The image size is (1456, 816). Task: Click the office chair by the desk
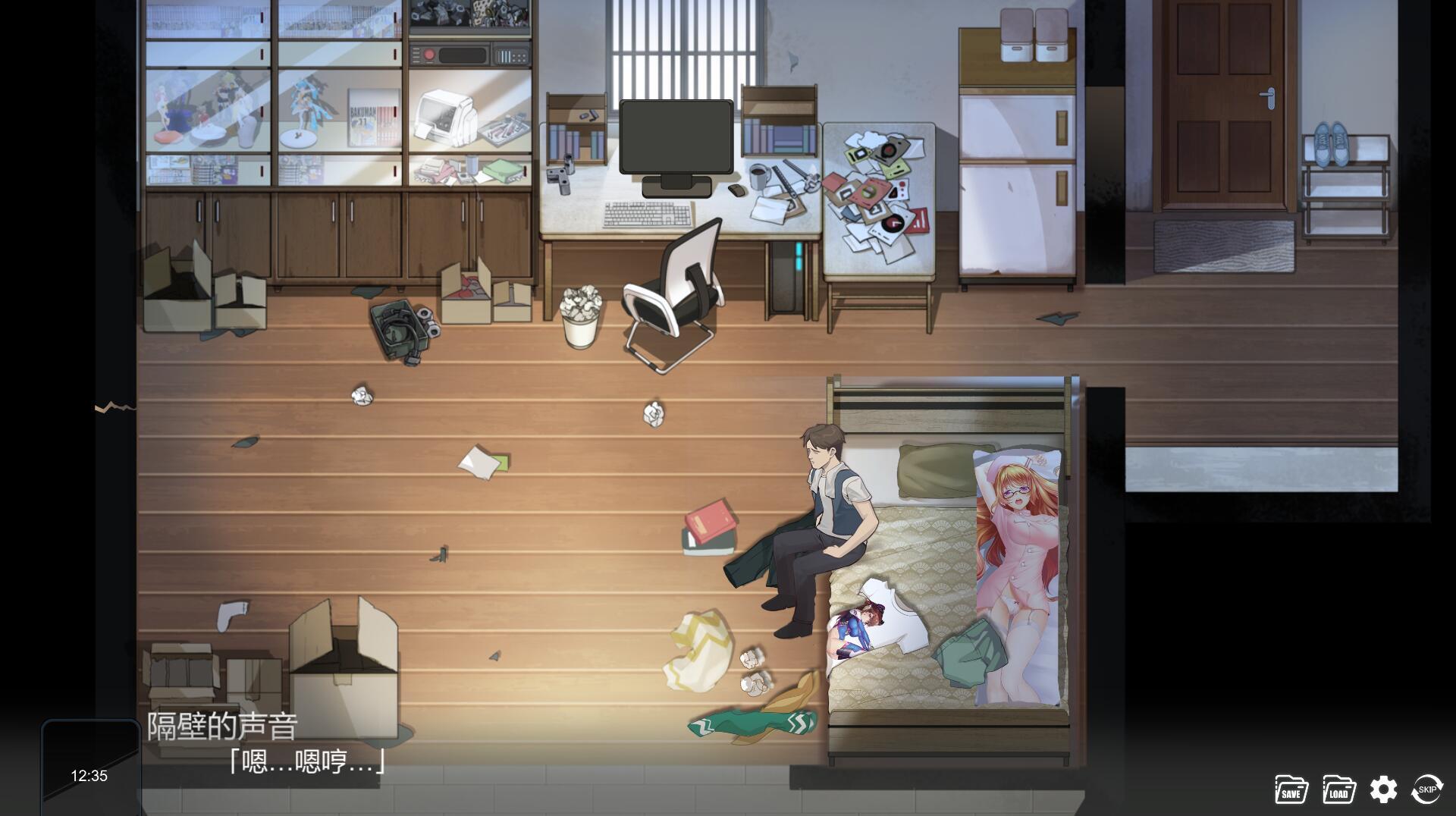pos(671,288)
